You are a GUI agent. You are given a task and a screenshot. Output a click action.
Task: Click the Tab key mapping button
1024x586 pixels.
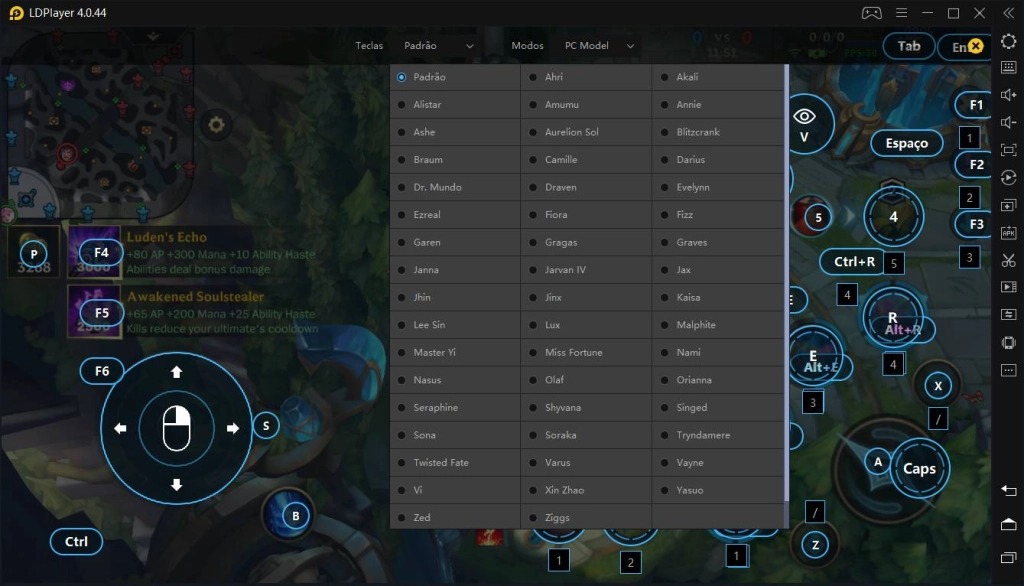pyautogui.click(x=908, y=46)
